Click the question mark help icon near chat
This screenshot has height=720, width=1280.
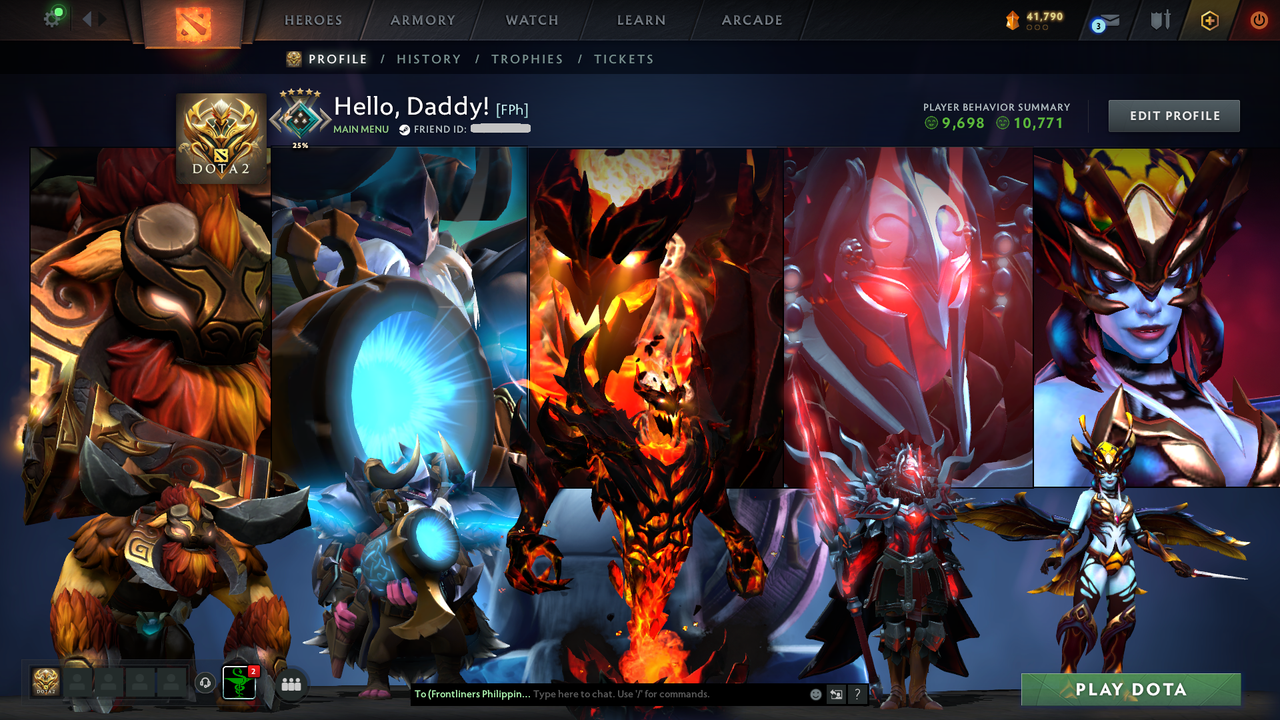tap(857, 693)
